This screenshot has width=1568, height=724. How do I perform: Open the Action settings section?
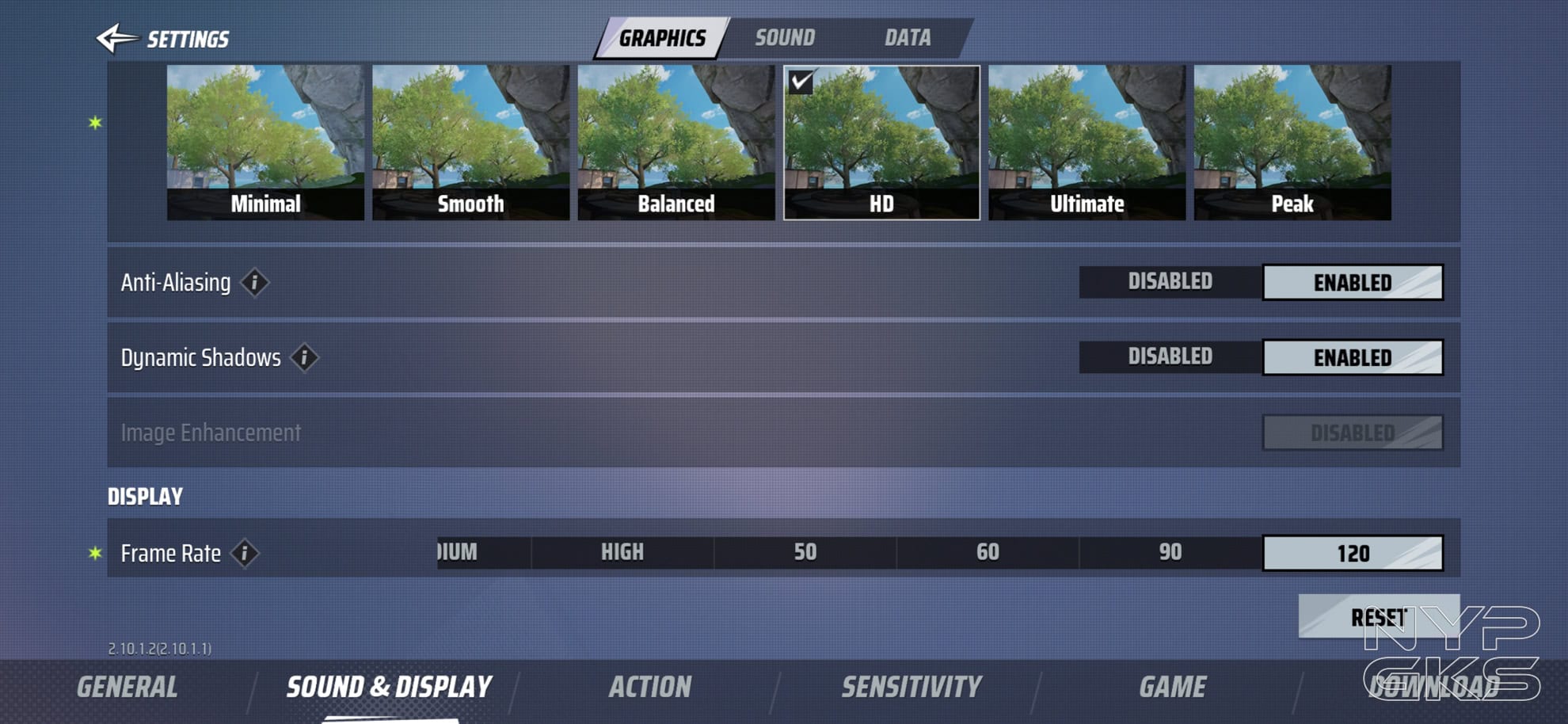point(649,687)
